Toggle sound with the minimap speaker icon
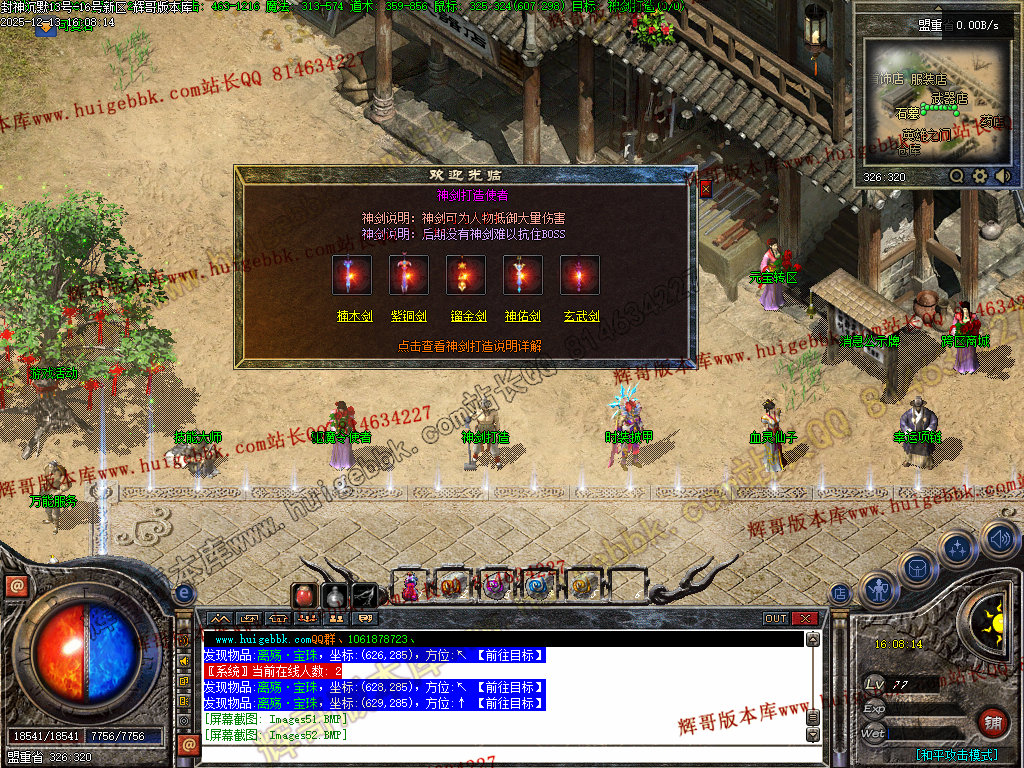 point(1002,176)
